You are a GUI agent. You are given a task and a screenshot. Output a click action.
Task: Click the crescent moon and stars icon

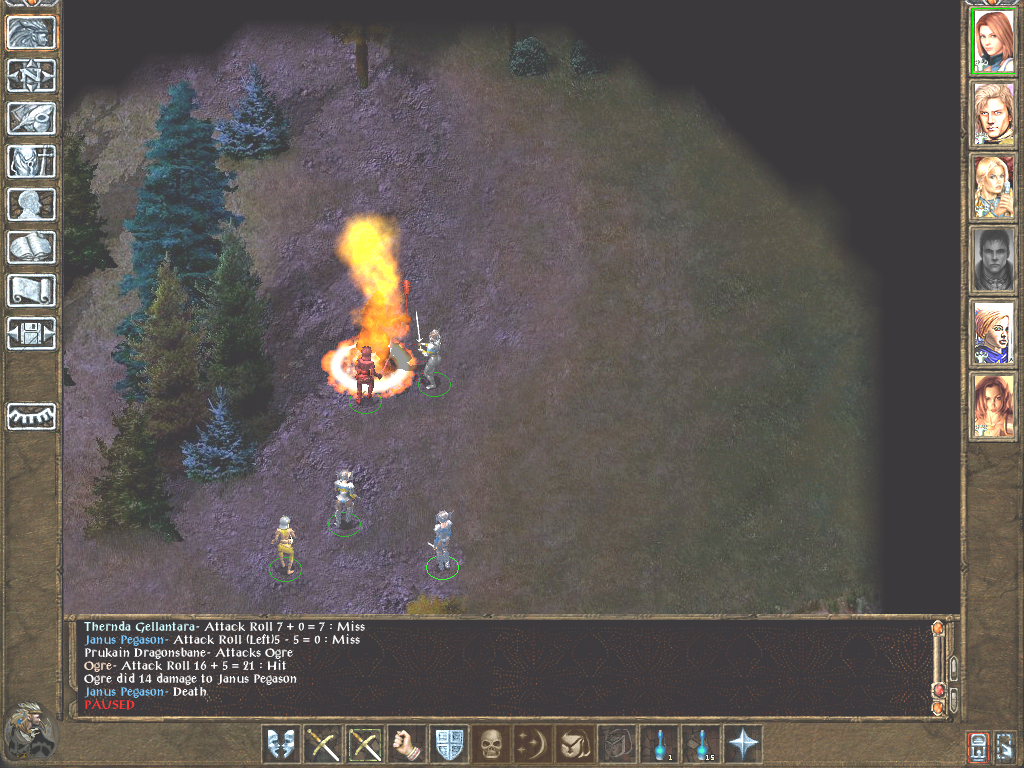click(533, 744)
